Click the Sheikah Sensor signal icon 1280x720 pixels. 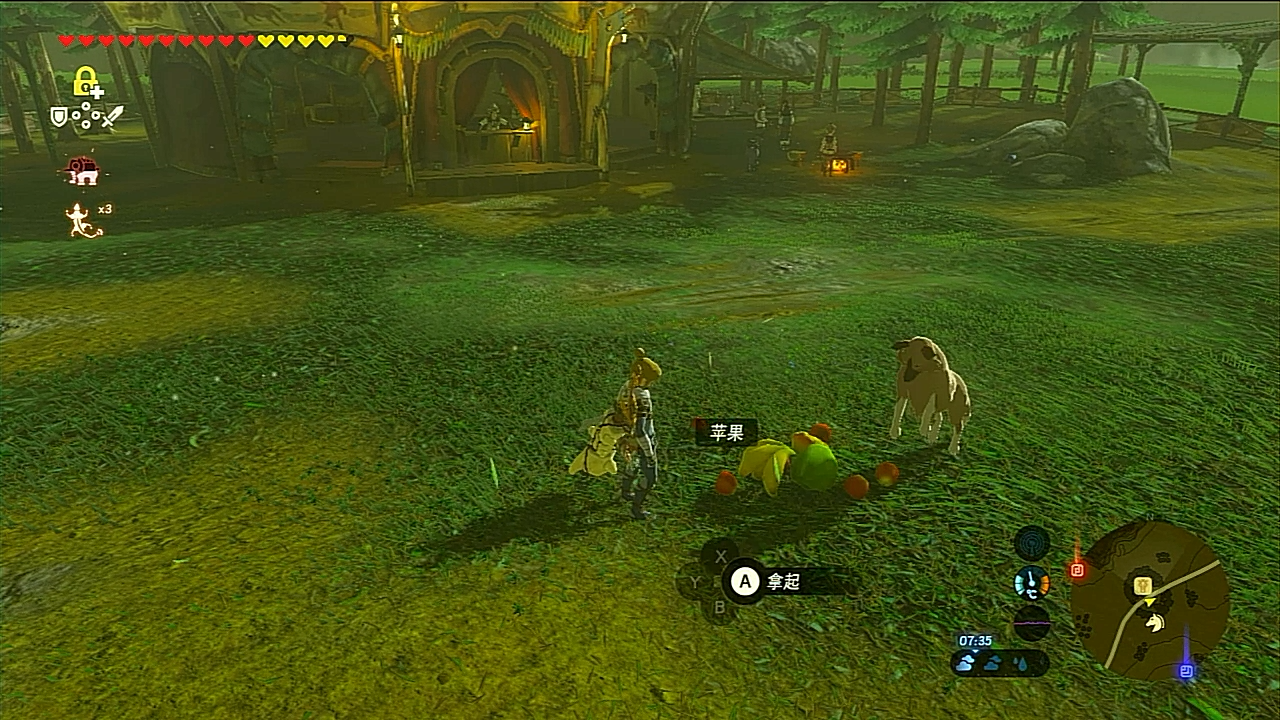pos(1032,544)
